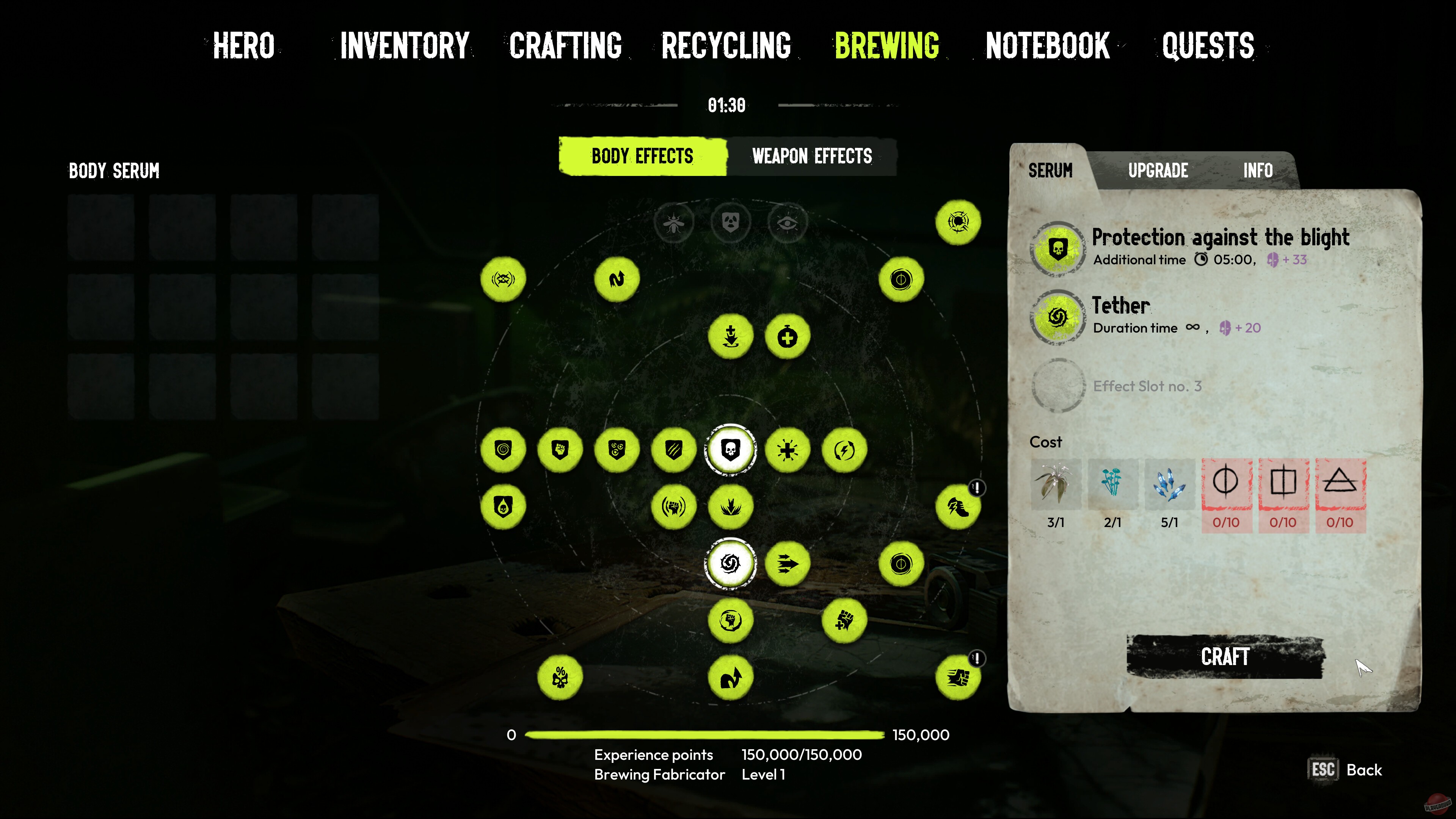Toggle the grayed-out eye effect at the top
Screen dimensions: 1456x819
(x=787, y=223)
